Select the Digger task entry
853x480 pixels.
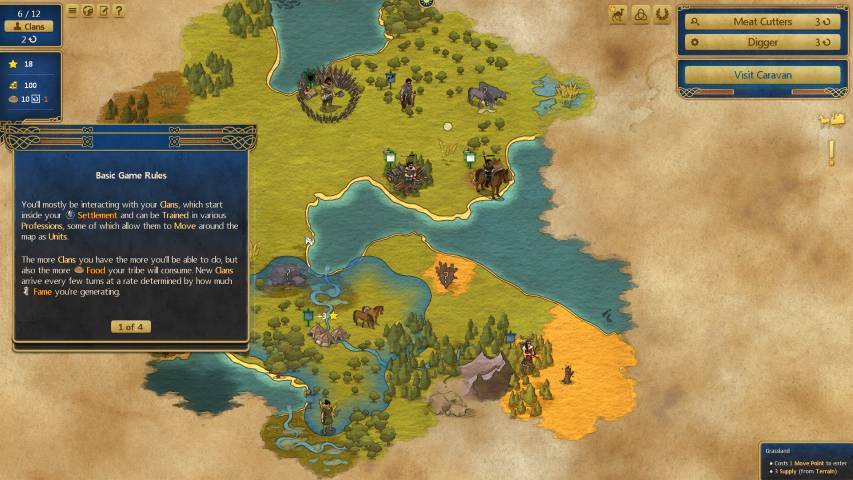[762, 43]
